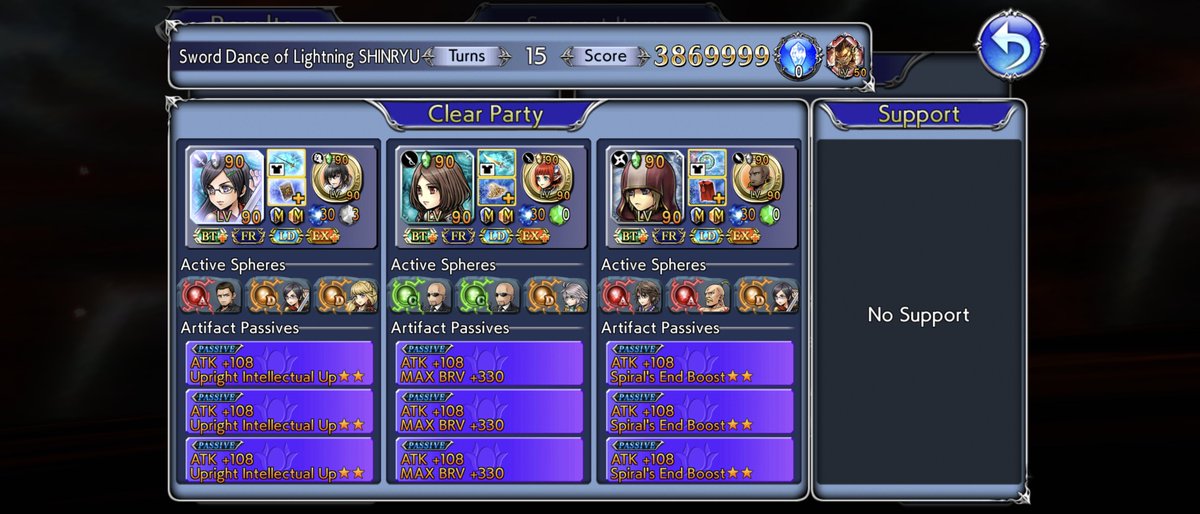The image size is (1200, 514).
Task: View the level 50 summon icon
Action: pyautogui.click(x=845, y=57)
